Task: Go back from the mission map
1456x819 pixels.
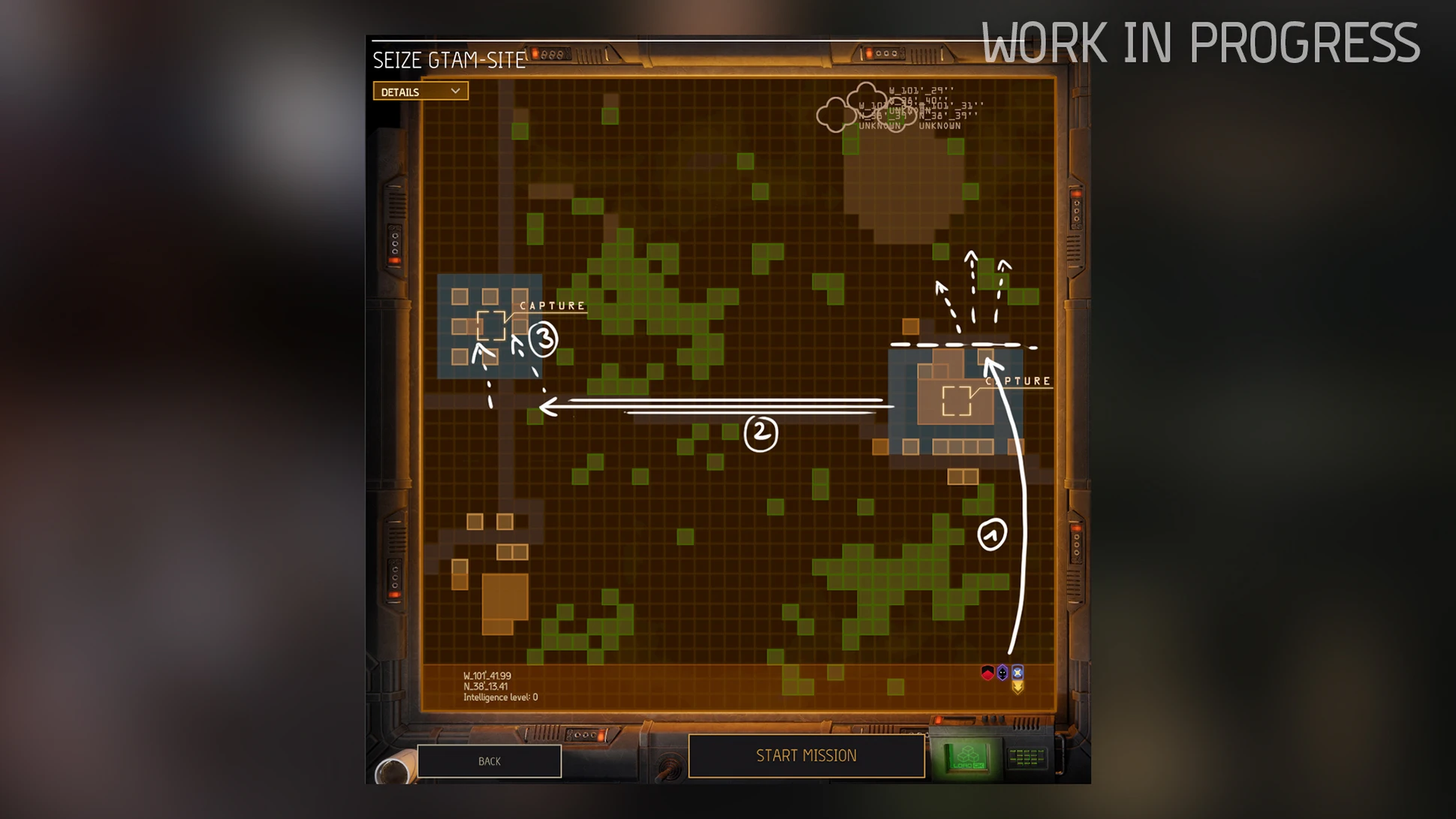Action: click(489, 761)
